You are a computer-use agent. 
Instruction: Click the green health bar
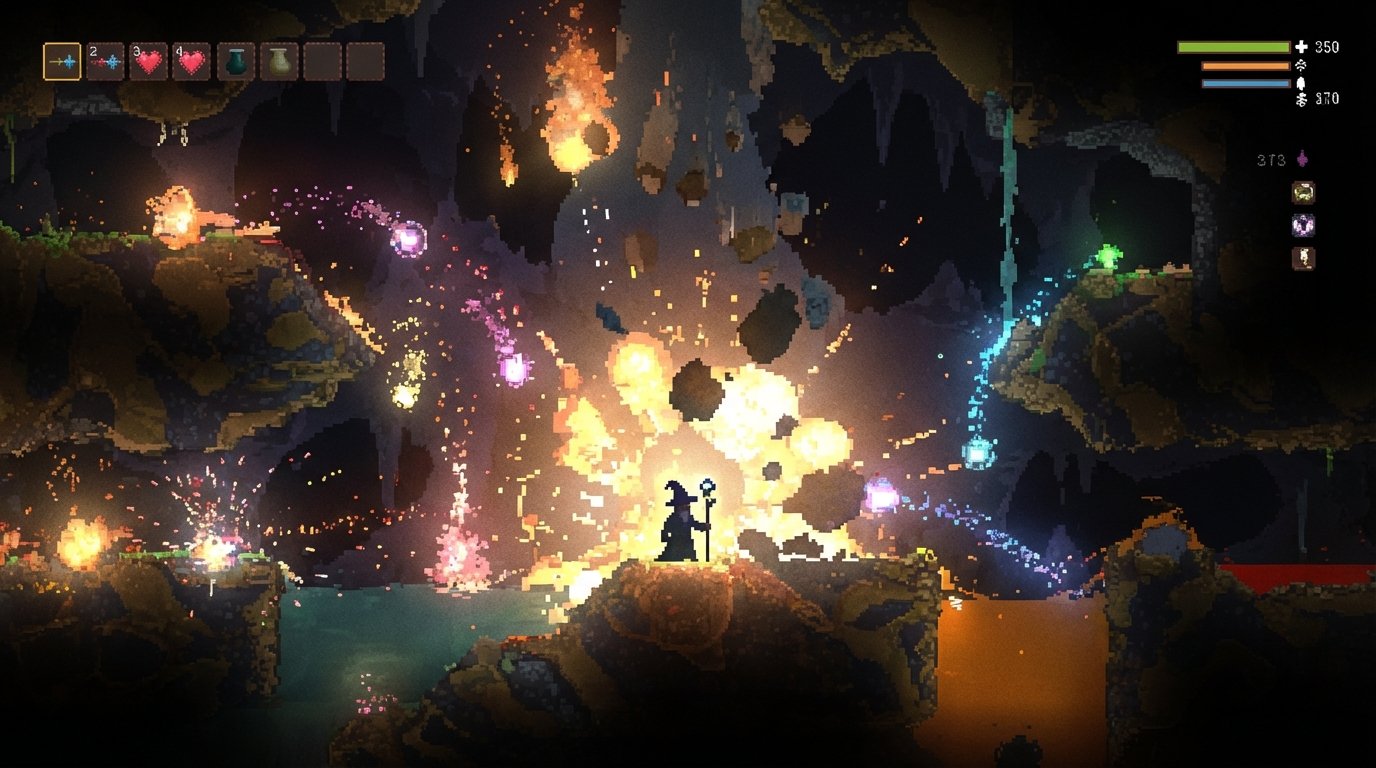(1233, 46)
